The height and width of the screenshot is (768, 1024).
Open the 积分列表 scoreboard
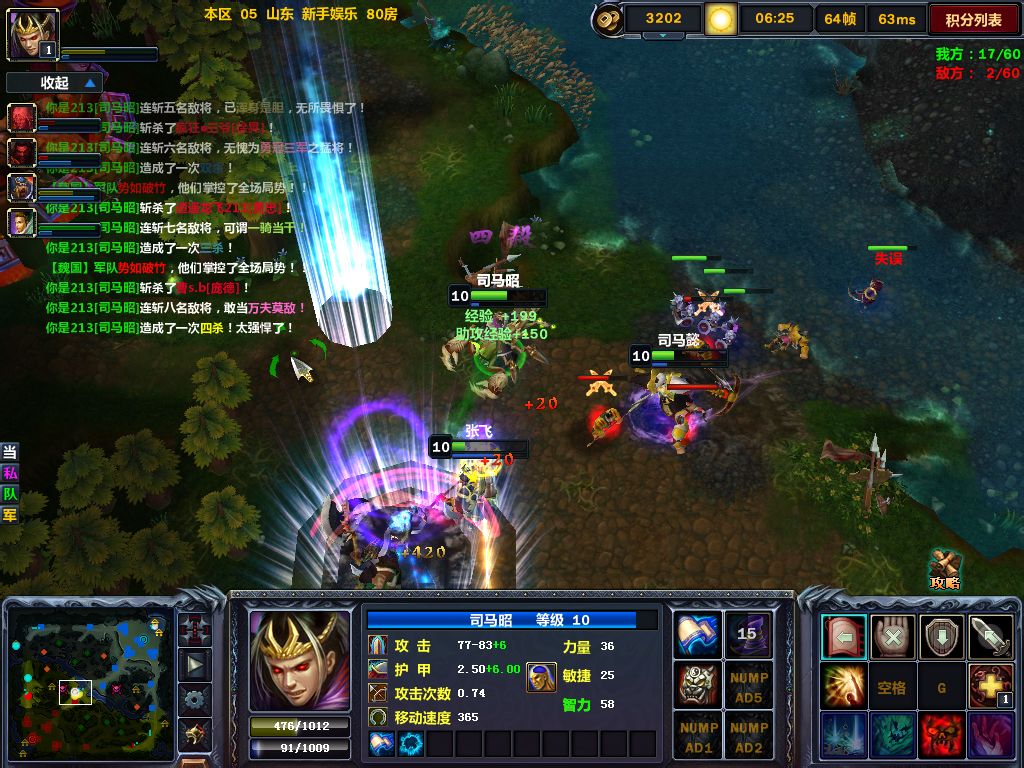[973, 19]
